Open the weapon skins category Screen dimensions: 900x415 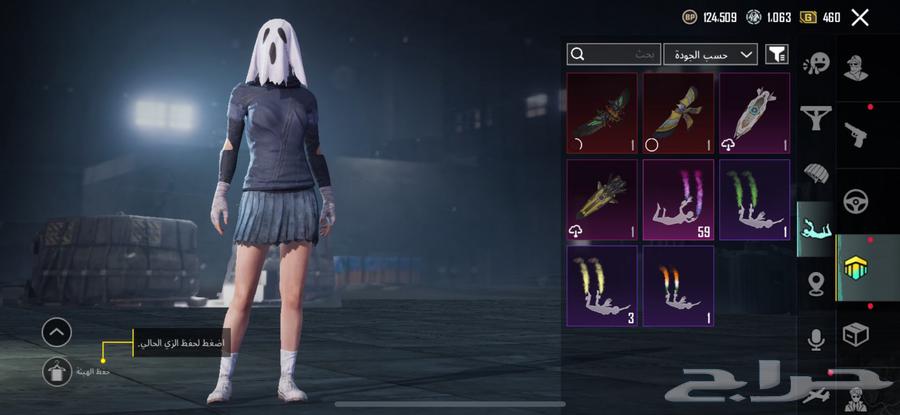[x=856, y=135]
